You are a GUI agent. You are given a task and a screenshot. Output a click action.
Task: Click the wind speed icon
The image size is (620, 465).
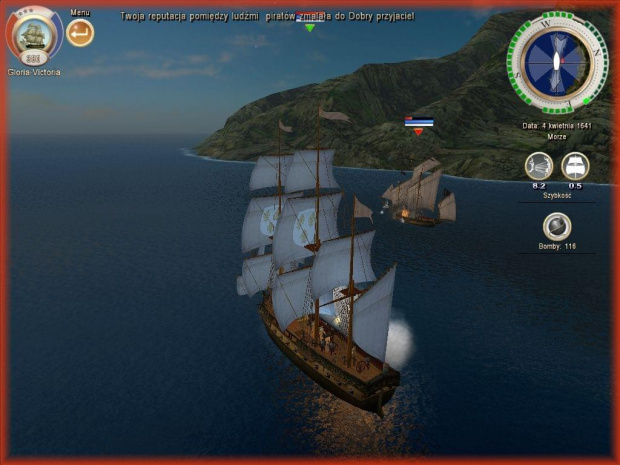539,166
